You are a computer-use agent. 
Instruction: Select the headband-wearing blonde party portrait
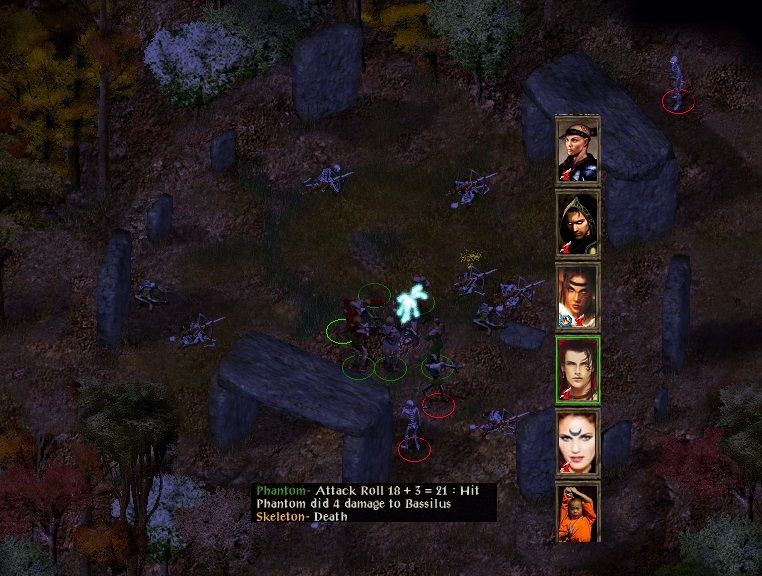pyautogui.click(x=578, y=150)
